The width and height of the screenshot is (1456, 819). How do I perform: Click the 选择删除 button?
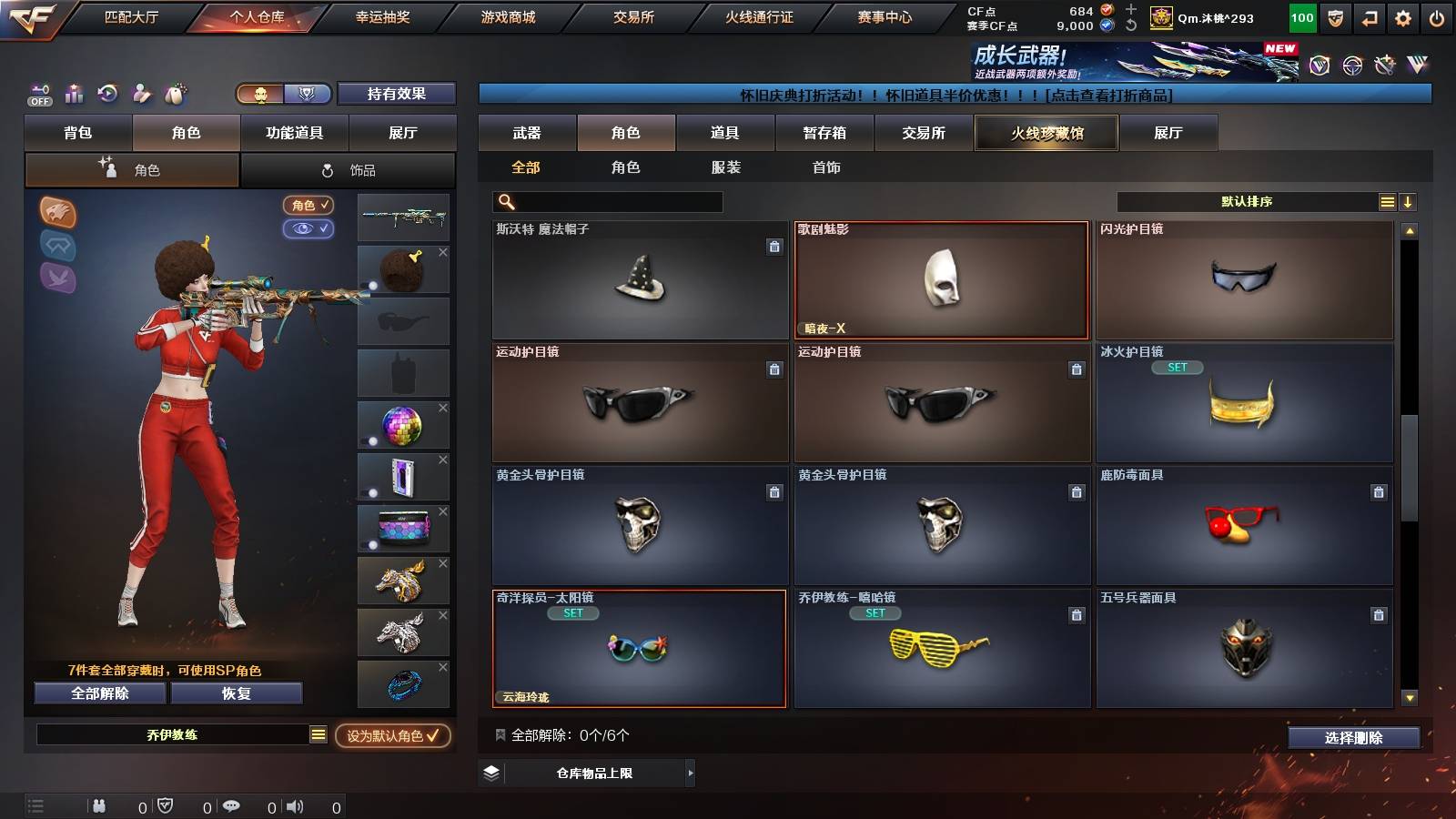1353,738
